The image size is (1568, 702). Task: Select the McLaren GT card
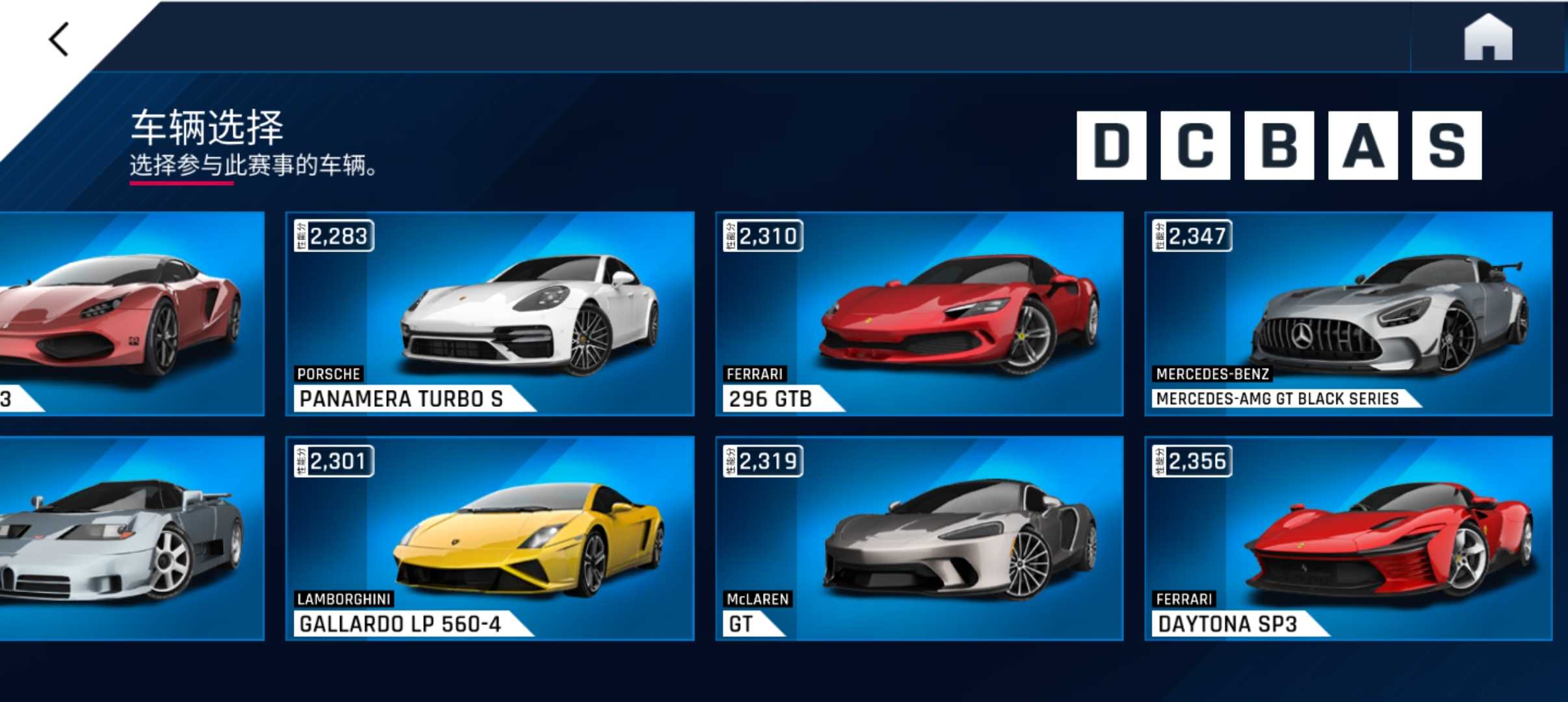tap(919, 538)
